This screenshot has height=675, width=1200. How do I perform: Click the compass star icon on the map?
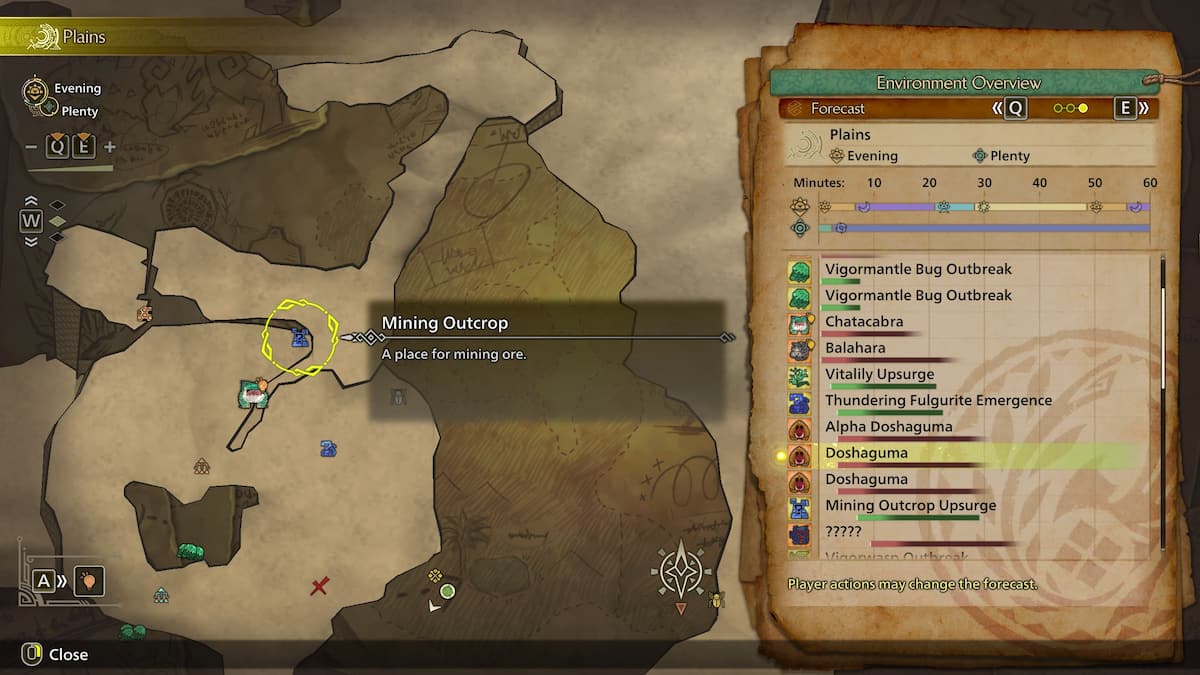tap(680, 572)
